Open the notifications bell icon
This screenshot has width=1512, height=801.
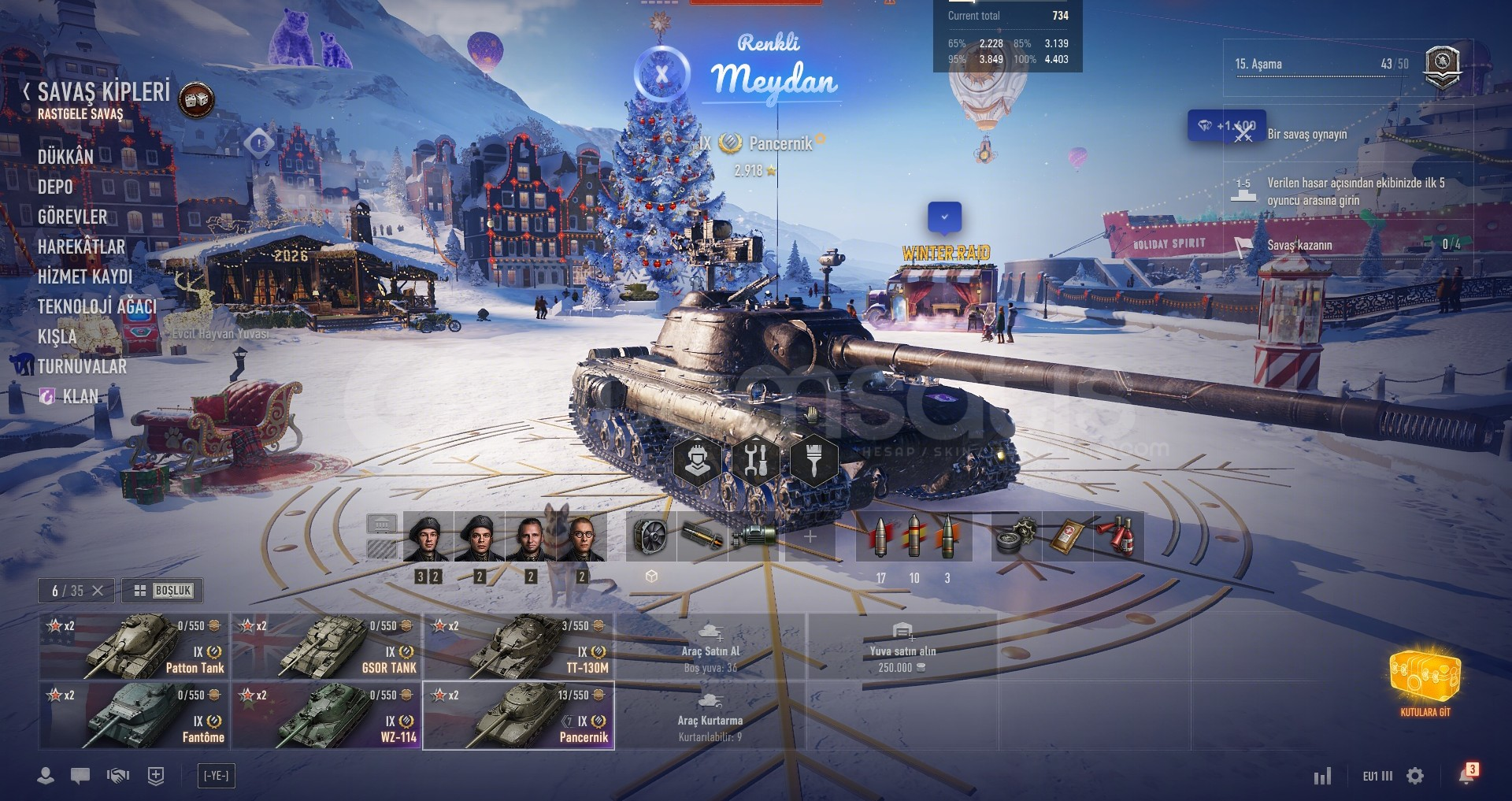[x=1466, y=776]
